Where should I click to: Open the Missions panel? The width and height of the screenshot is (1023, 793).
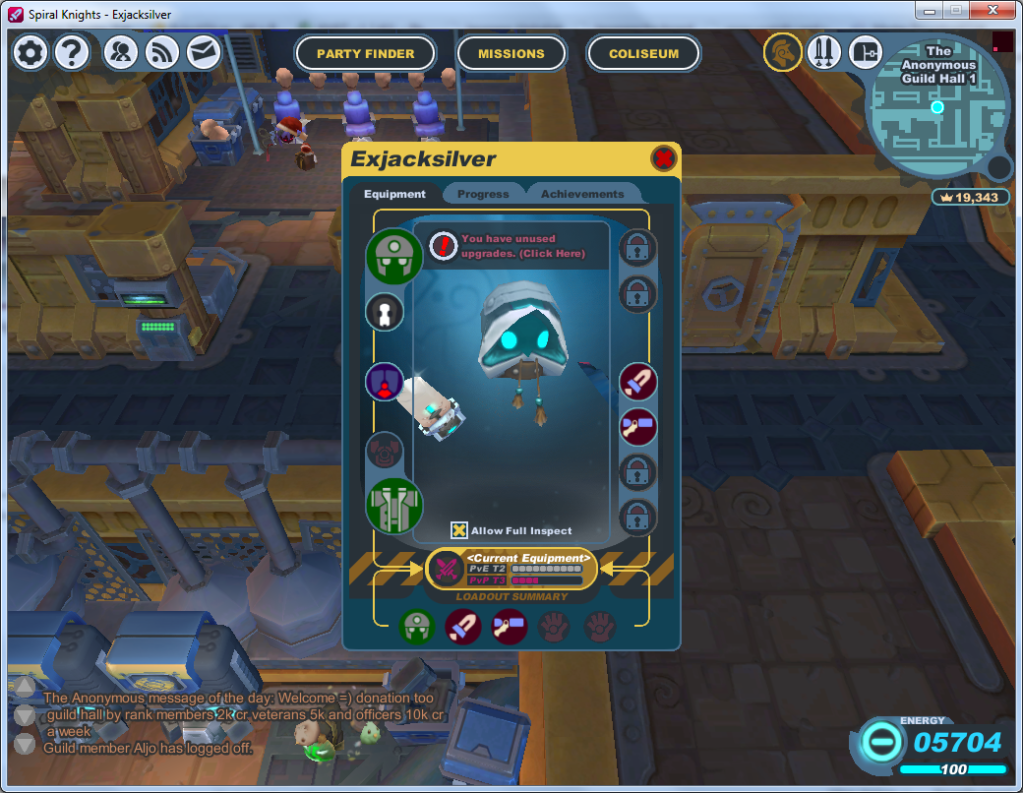point(511,54)
